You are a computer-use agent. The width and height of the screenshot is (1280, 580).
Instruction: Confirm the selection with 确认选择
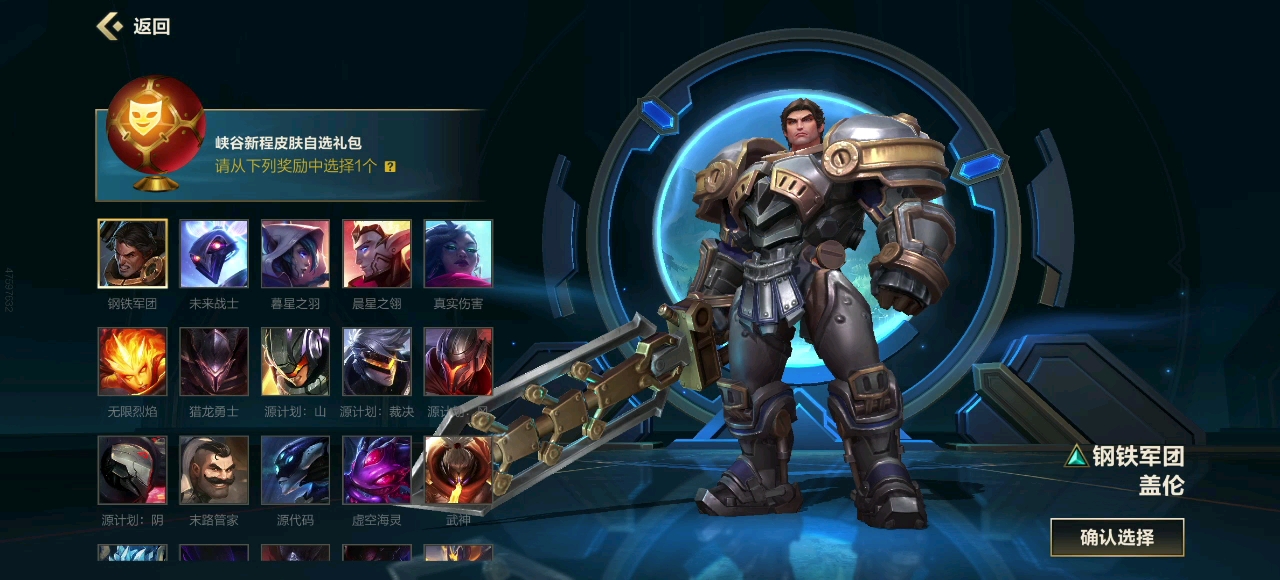(x=1117, y=537)
